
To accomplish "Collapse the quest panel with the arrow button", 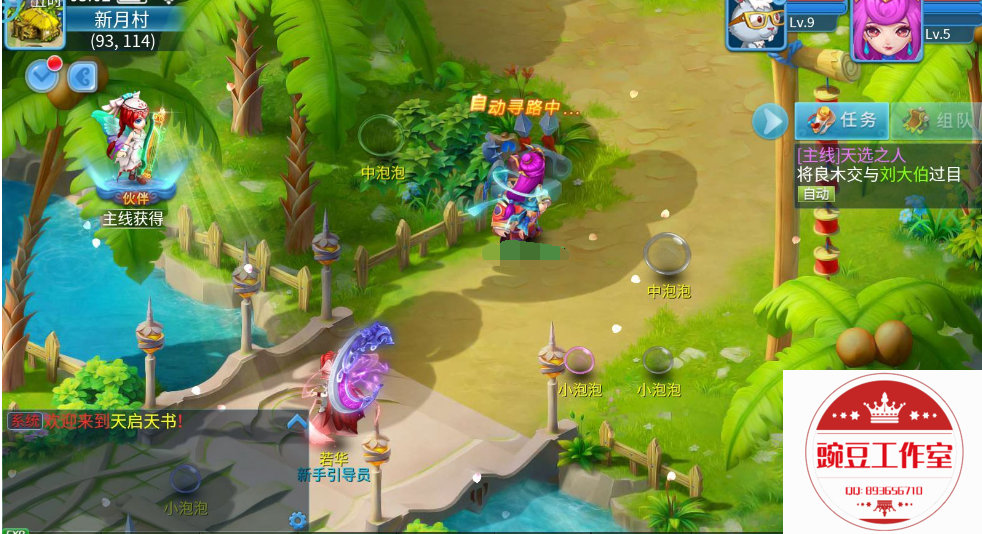I will [x=769, y=121].
